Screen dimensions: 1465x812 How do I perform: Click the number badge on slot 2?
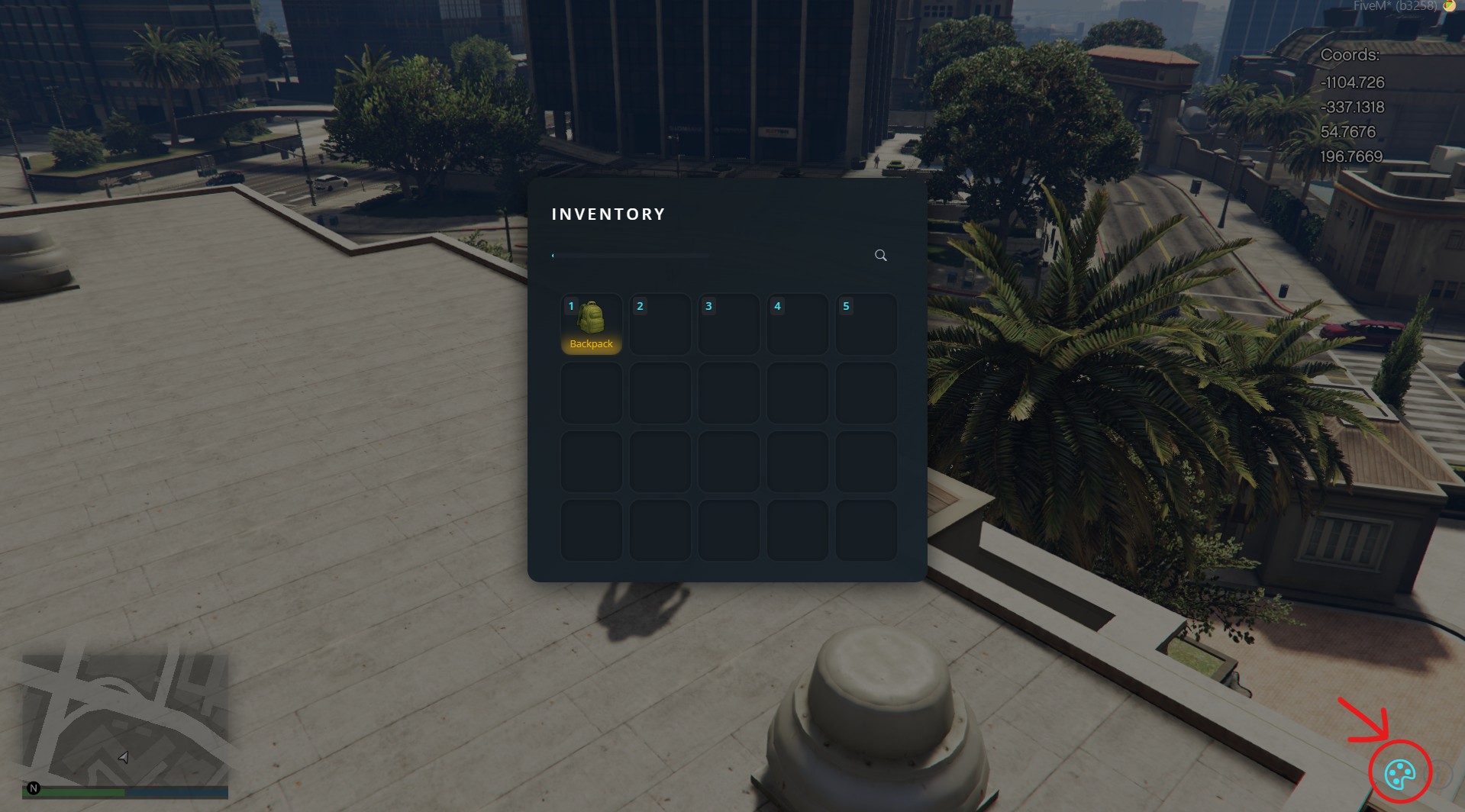pos(640,305)
